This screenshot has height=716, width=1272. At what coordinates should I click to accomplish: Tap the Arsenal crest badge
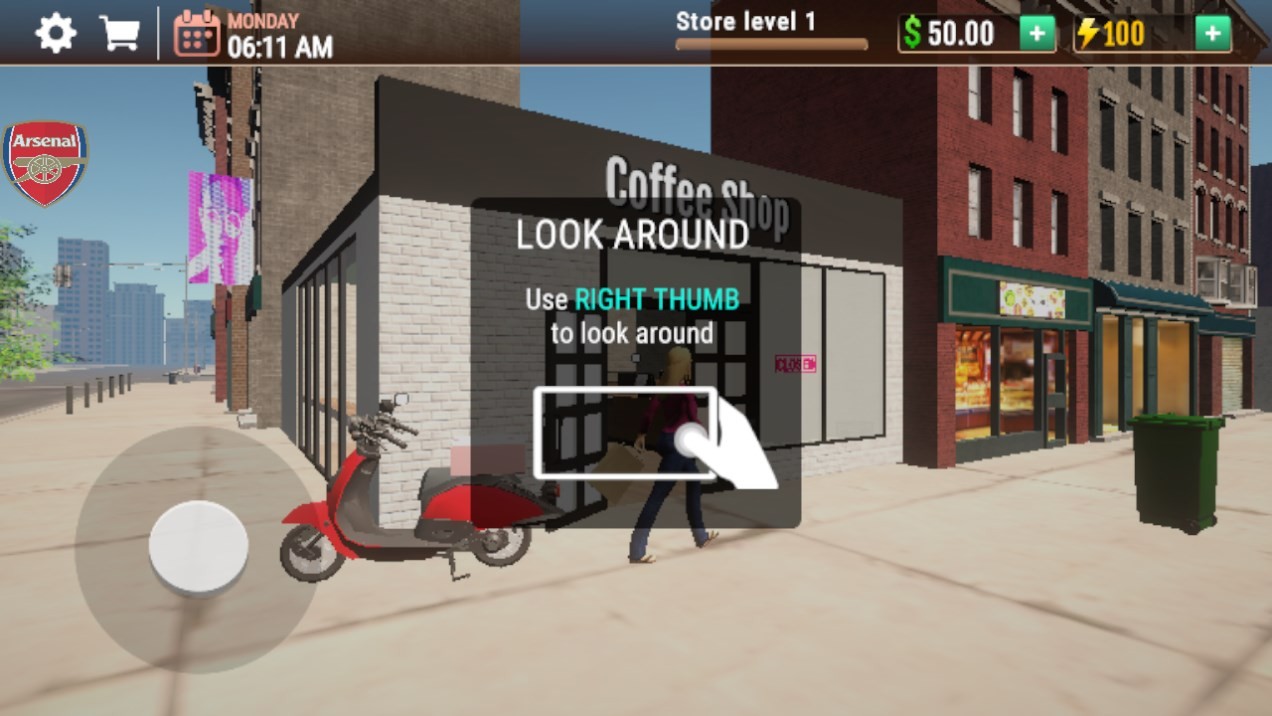tap(45, 163)
